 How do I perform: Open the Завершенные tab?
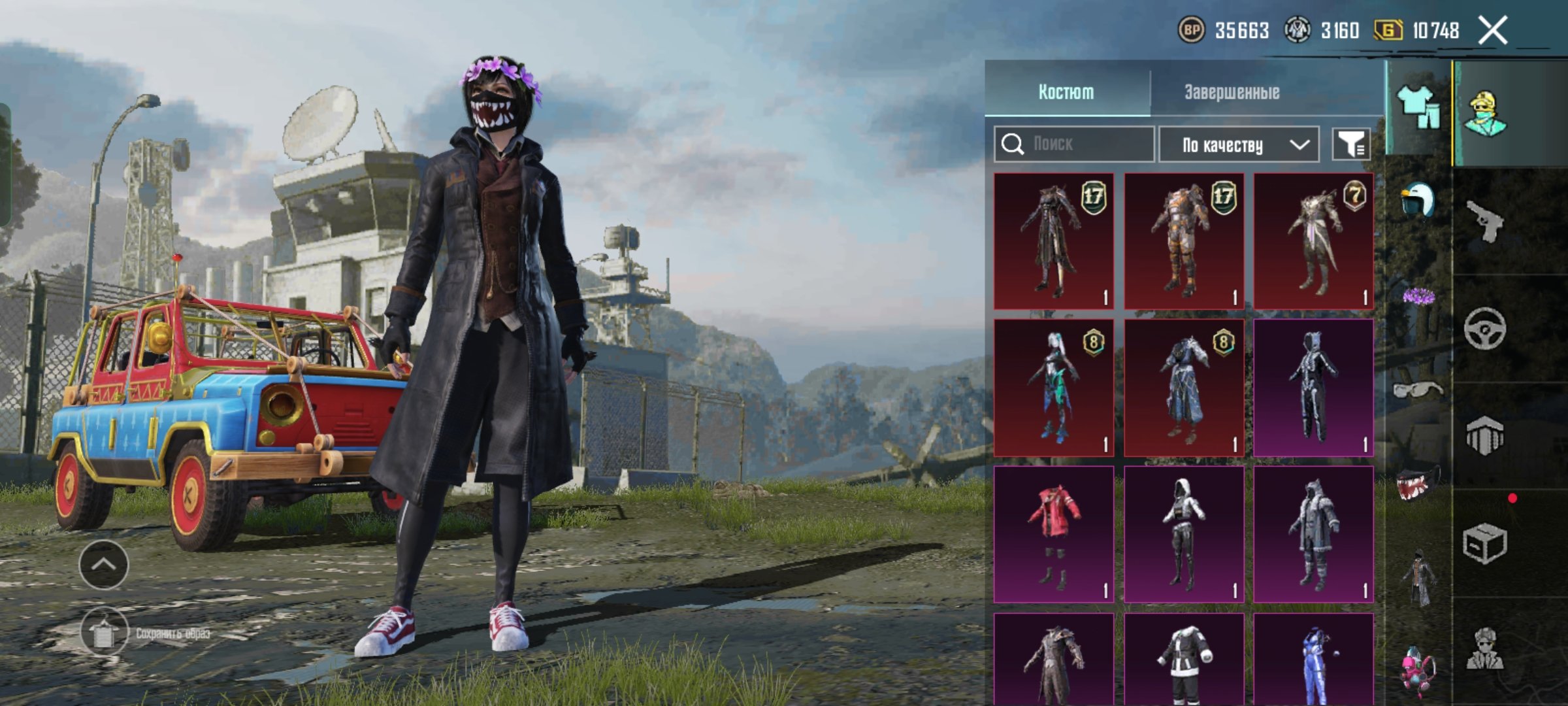click(x=1232, y=92)
